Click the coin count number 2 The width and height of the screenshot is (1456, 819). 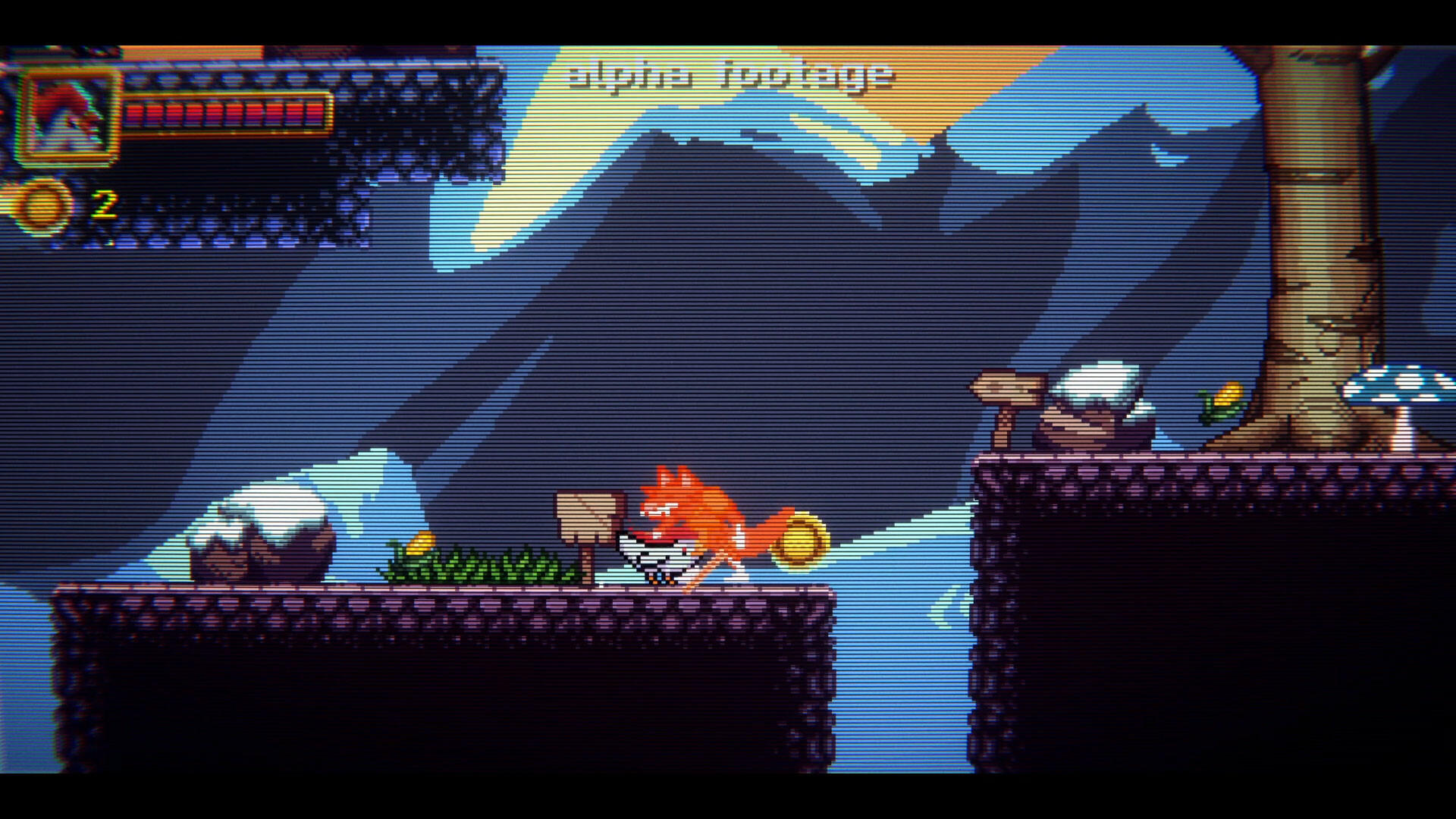click(x=105, y=203)
